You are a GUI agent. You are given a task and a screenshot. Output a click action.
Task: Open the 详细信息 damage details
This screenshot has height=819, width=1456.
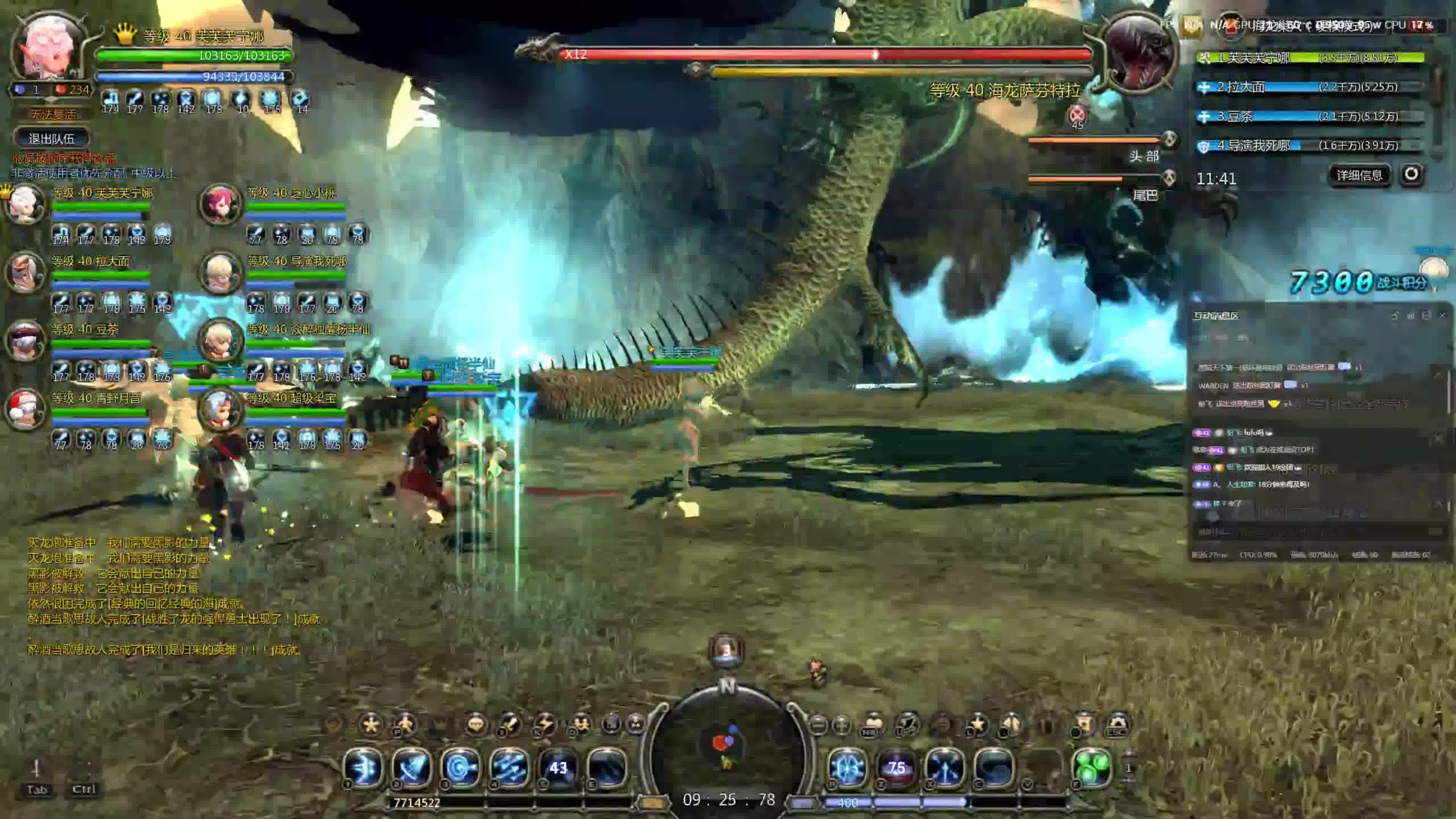tap(1359, 175)
